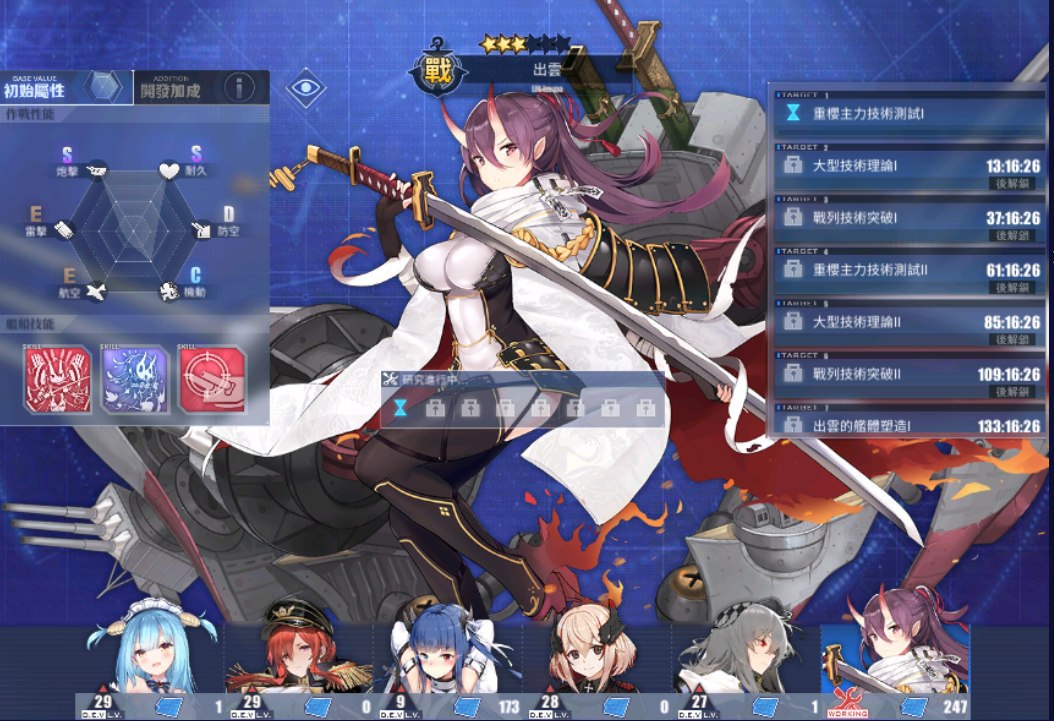1054x721 pixels.
Task: Inspect the purple blue-flame skill icon
Action: (x=134, y=381)
